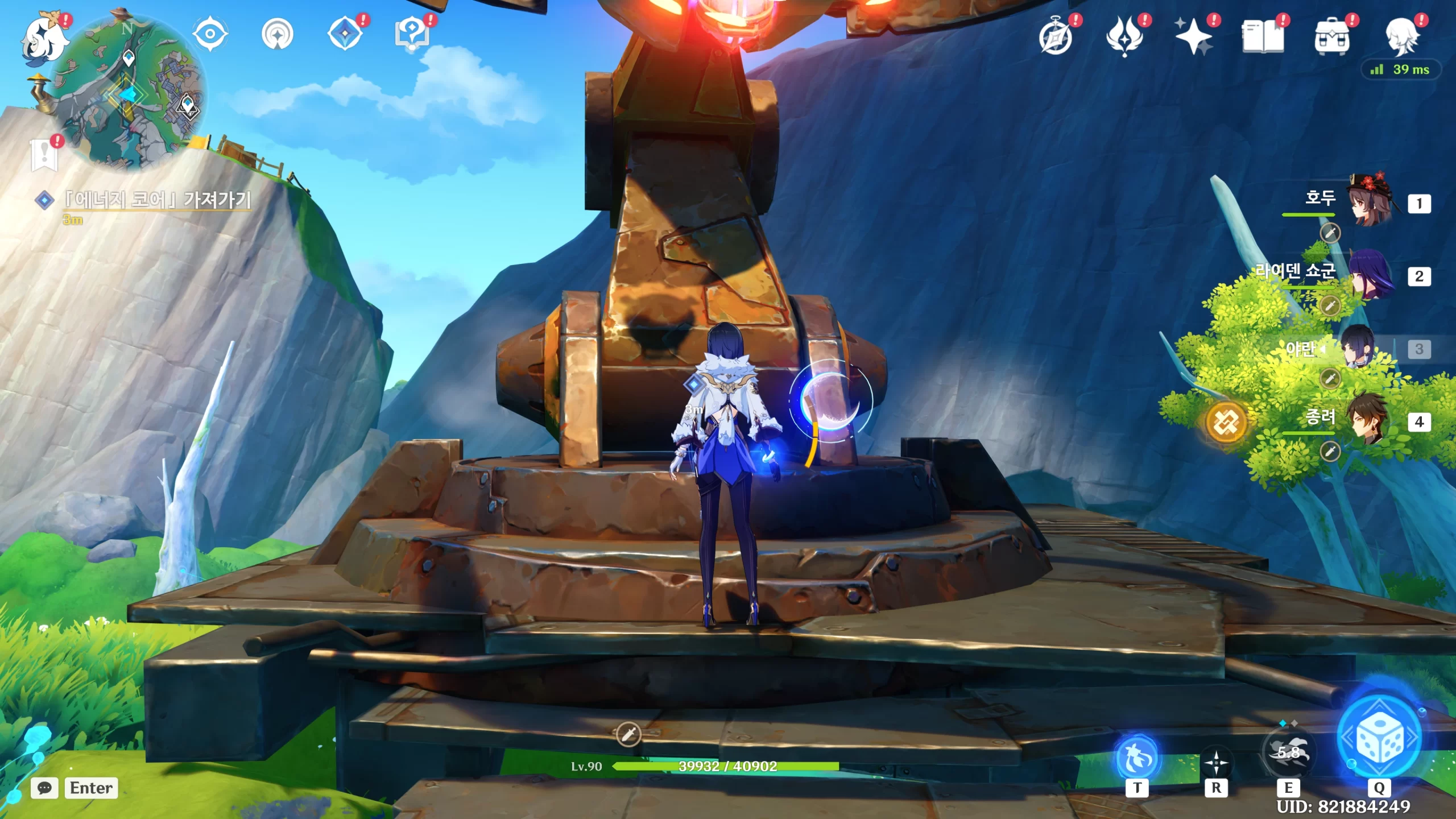The height and width of the screenshot is (819, 1456).
Task: Use the blue fish-shaped gadget icon
Action: [1137, 758]
